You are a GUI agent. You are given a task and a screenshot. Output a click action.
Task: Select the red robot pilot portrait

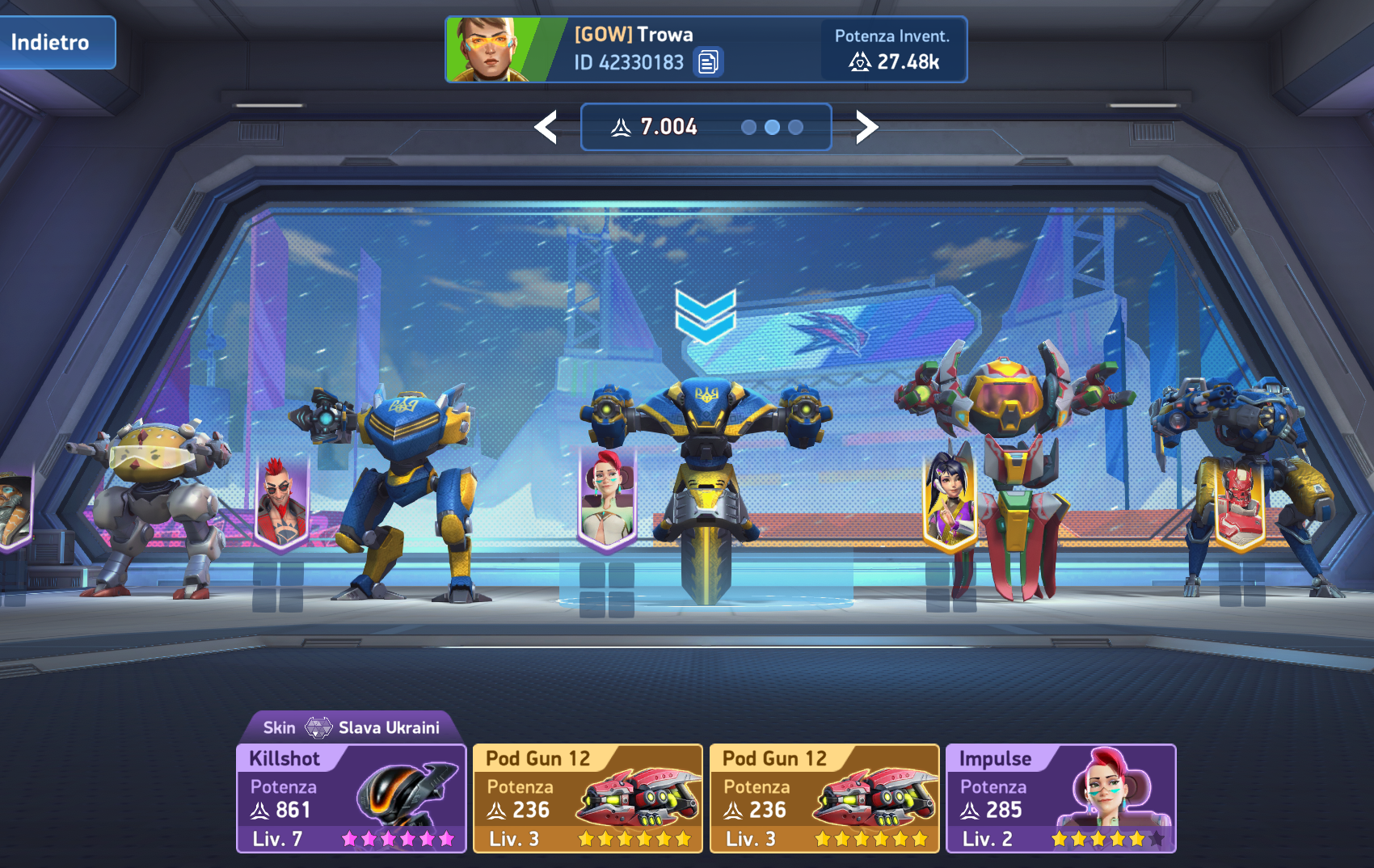pyautogui.click(x=1239, y=503)
